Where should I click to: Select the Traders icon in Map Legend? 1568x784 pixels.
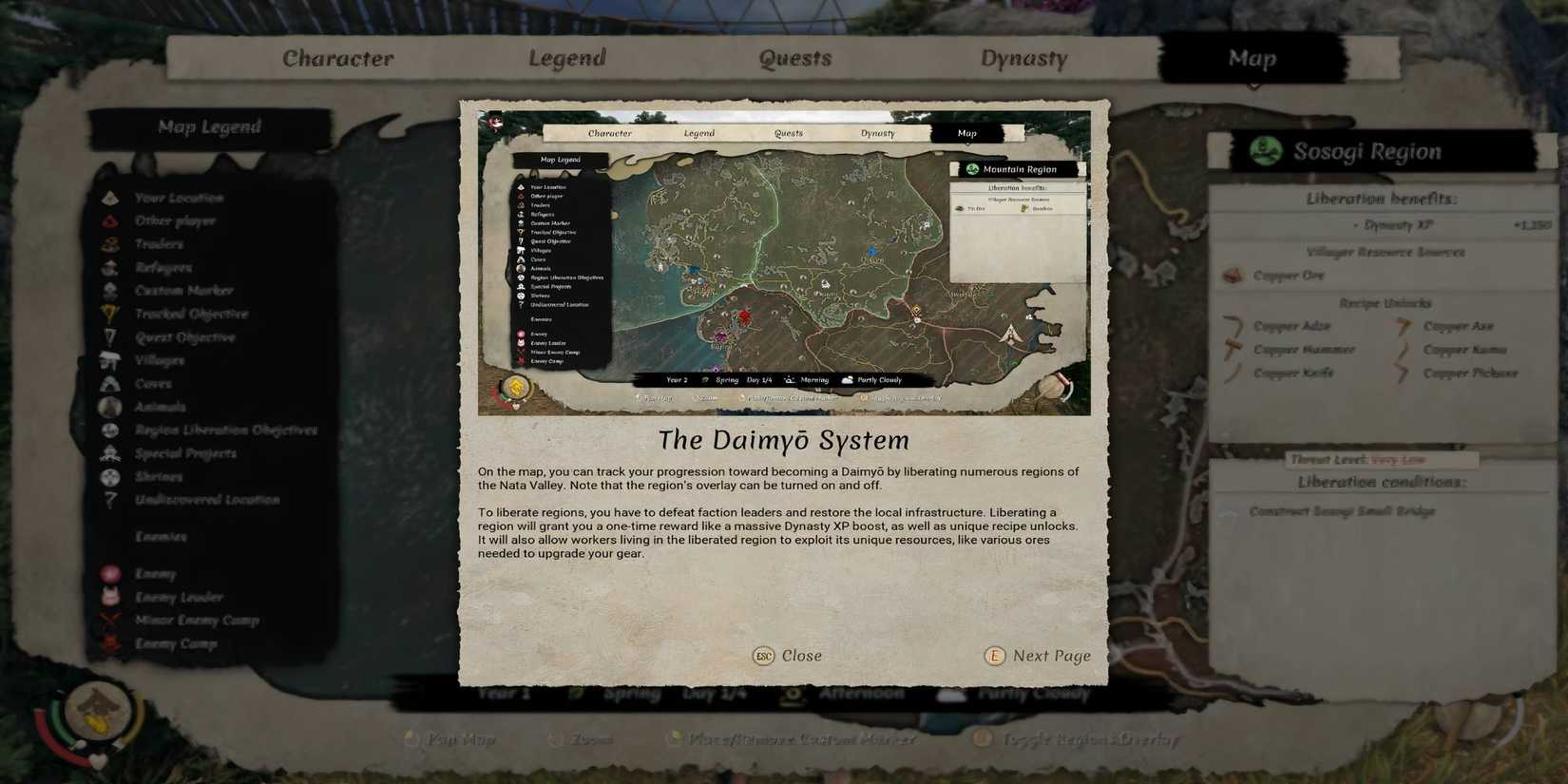point(111,244)
